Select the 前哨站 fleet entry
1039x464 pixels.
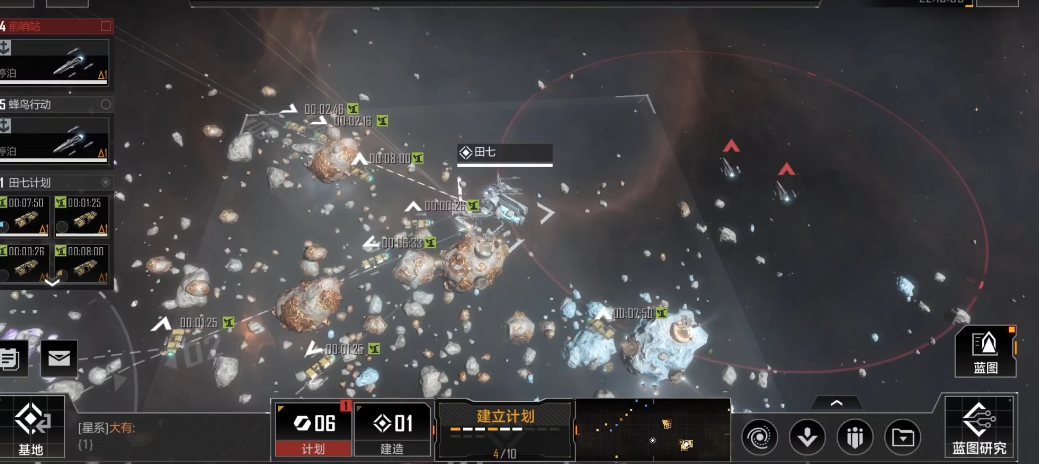pos(56,59)
